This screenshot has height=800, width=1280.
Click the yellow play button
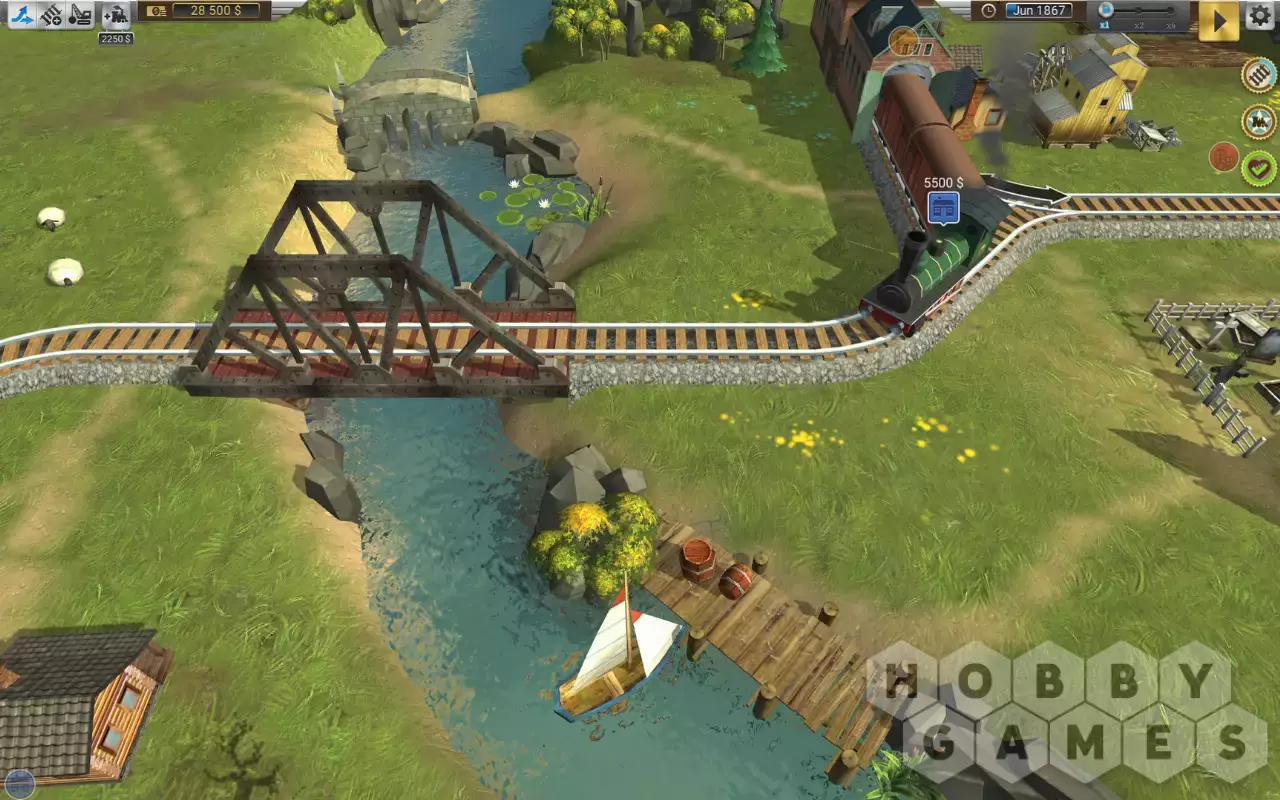tap(1218, 20)
